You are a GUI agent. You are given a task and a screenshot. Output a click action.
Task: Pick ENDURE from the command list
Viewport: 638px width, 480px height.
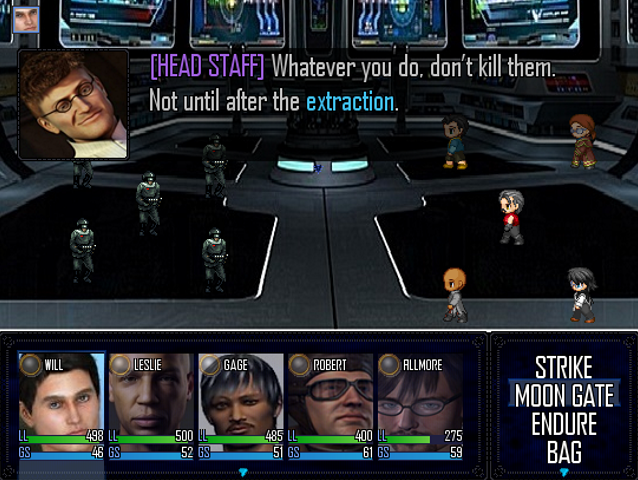point(563,422)
